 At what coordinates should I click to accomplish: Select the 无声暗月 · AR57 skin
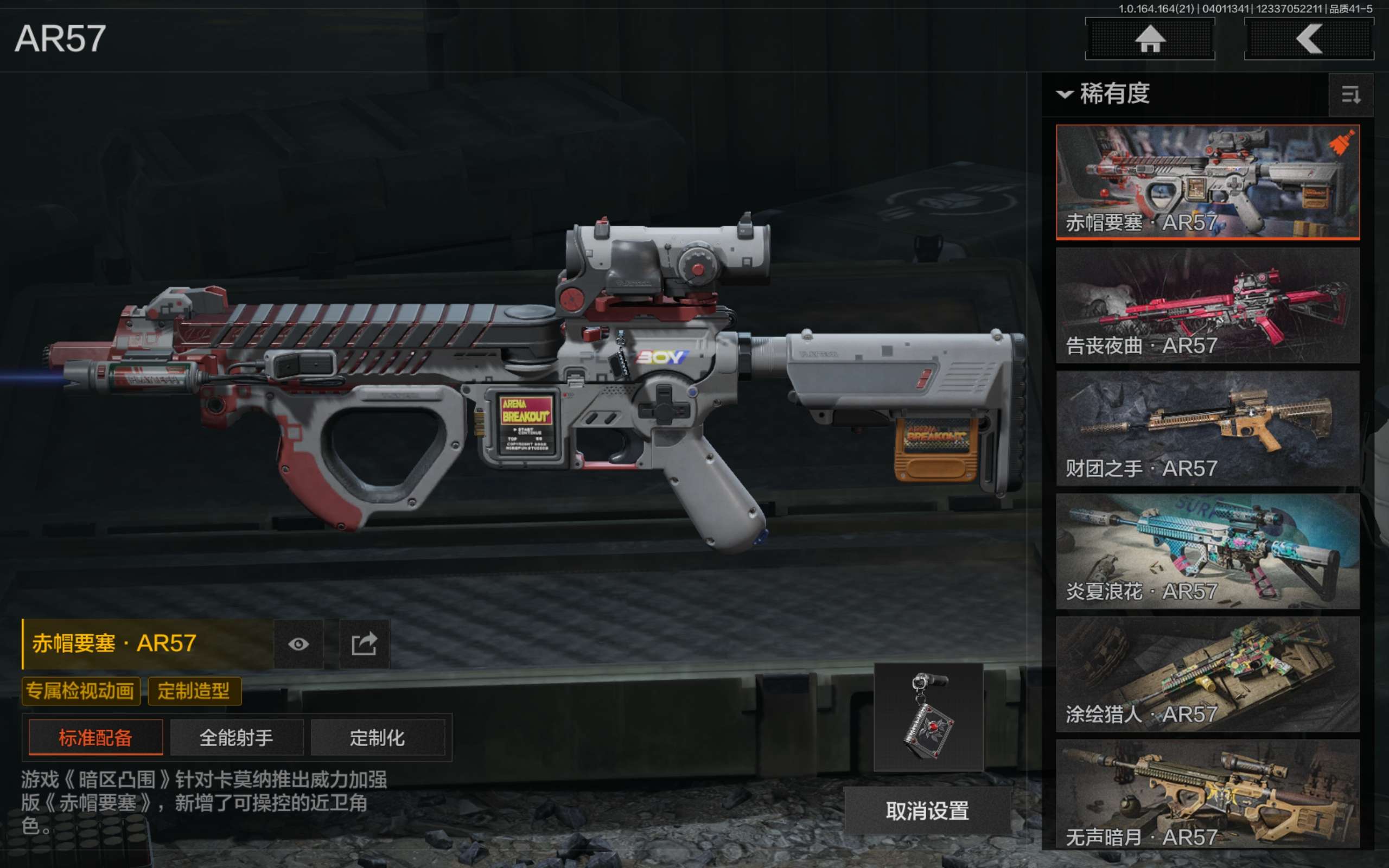[1207, 795]
